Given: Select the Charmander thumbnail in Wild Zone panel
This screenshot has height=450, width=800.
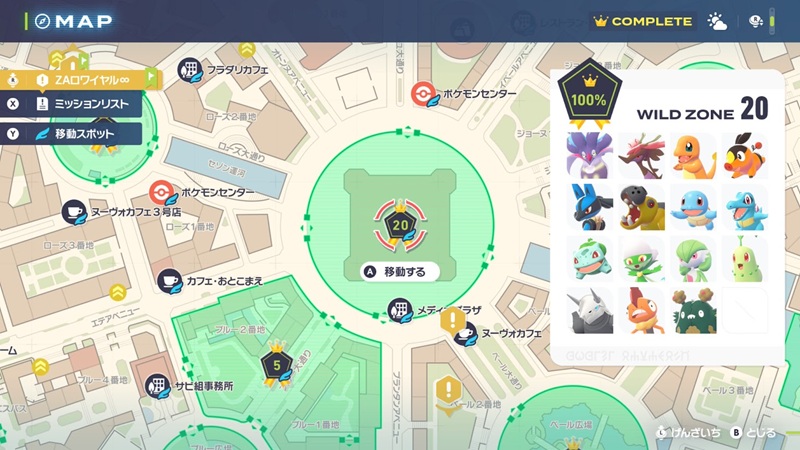Looking at the screenshot, I should pos(693,155).
